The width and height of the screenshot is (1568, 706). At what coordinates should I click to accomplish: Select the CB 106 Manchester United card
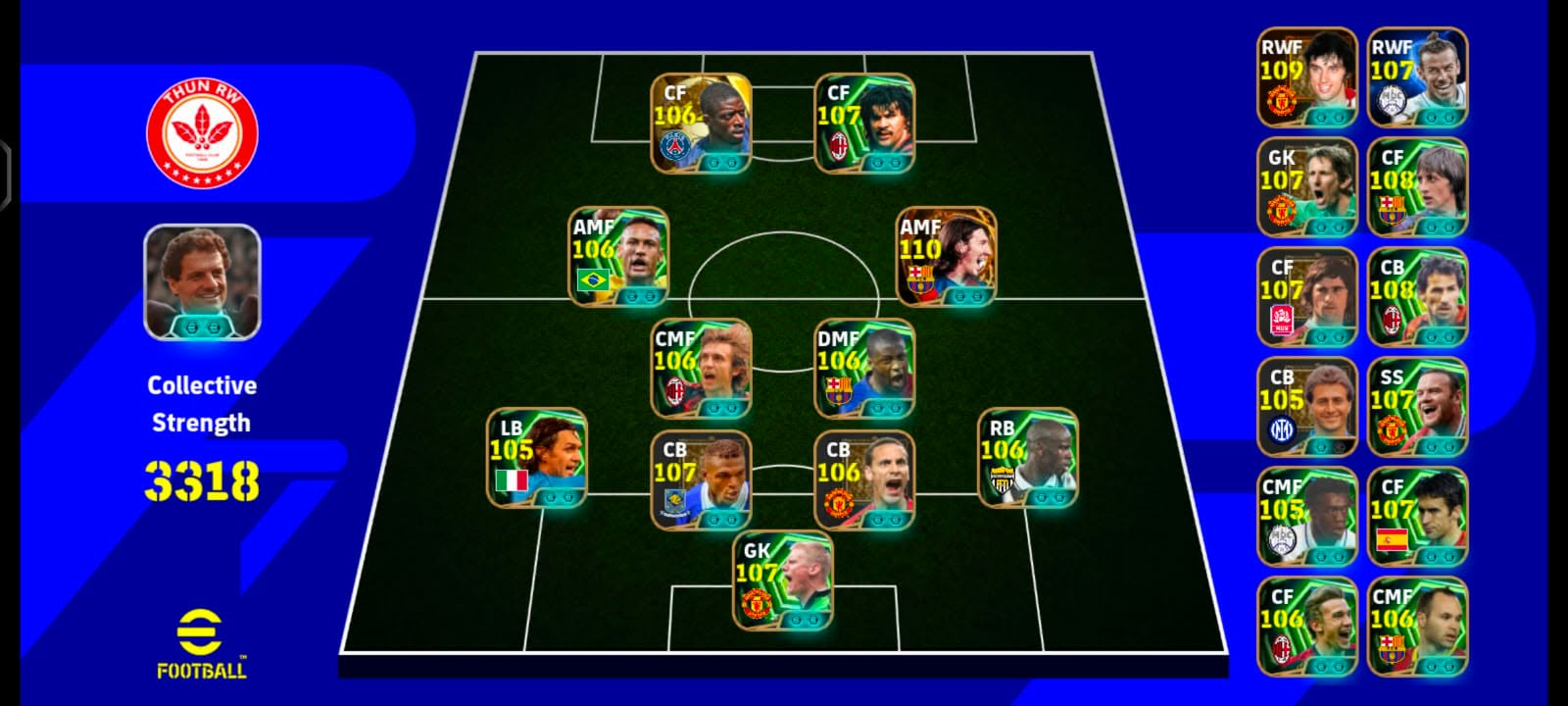coord(864,480)
